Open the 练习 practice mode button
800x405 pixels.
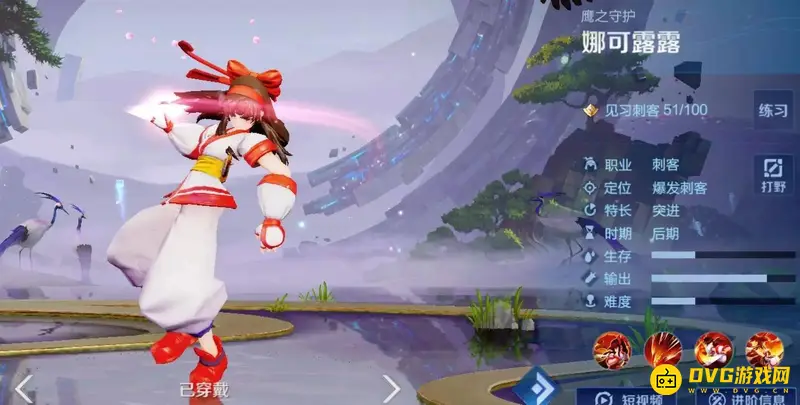point(772,110)
